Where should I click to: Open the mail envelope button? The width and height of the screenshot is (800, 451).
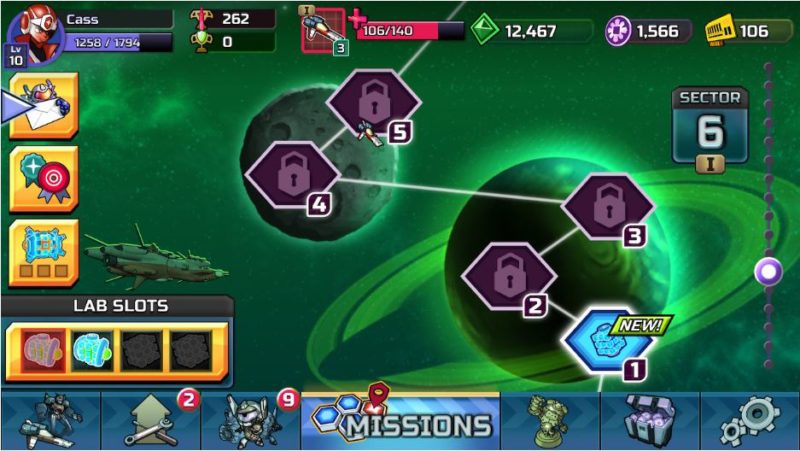tap(43, 105)
